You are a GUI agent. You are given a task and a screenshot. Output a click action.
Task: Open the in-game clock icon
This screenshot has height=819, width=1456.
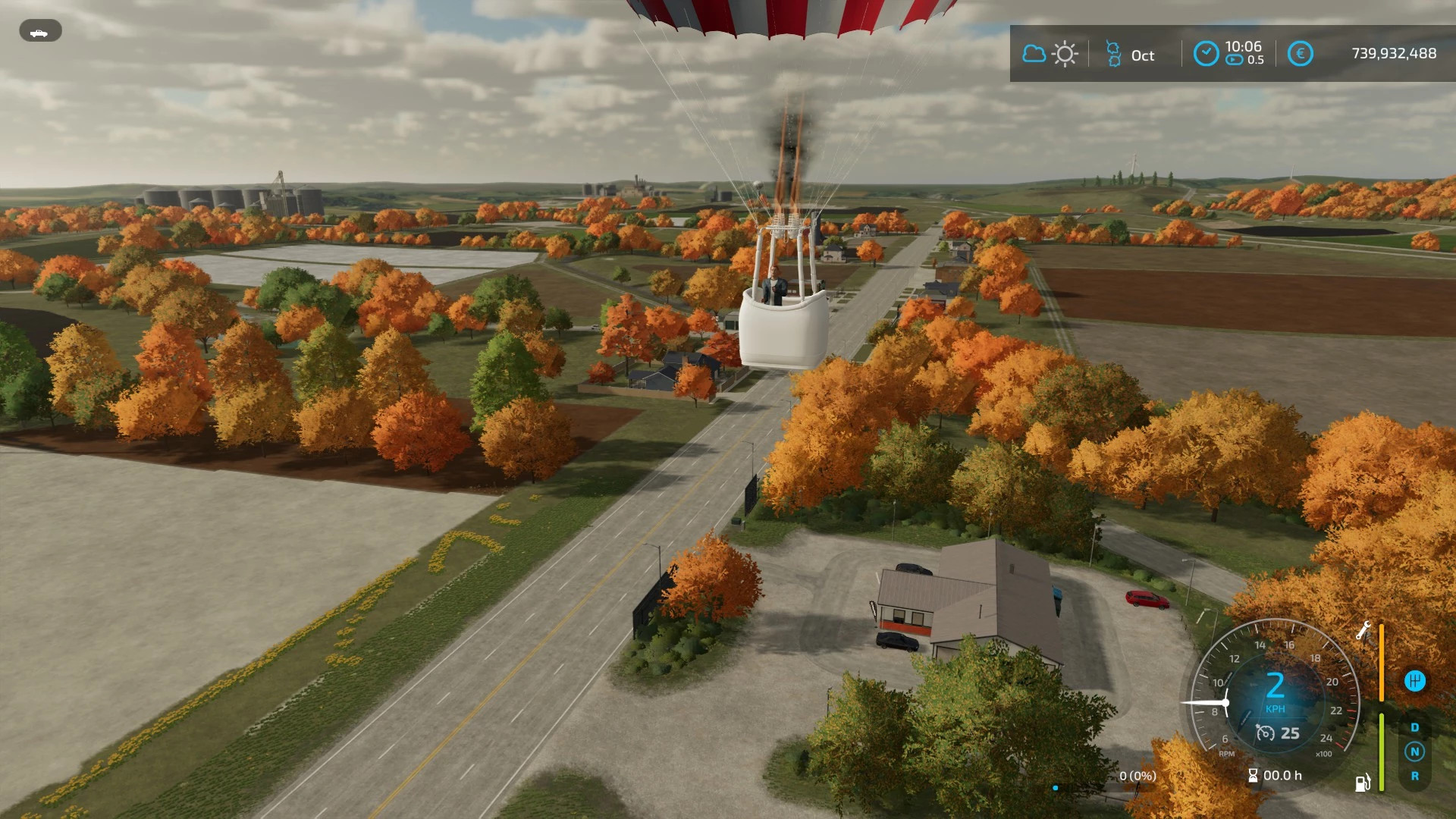(1207, 52)
